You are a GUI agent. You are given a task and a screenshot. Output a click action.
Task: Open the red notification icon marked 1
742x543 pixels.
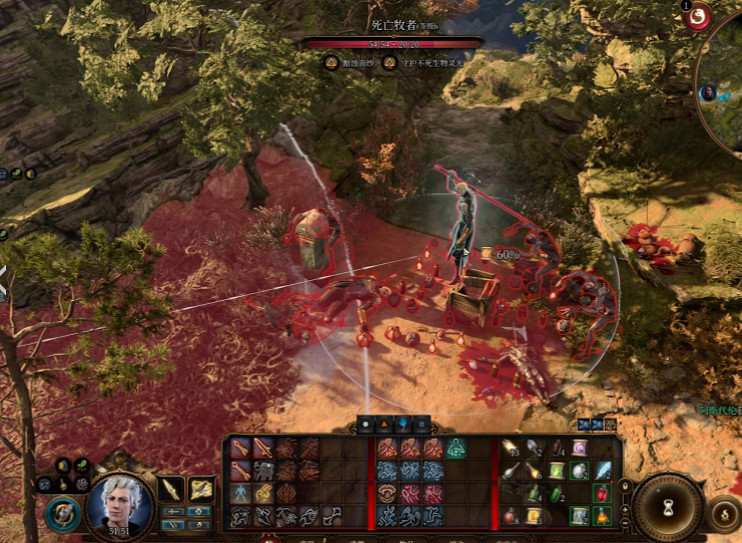[697, 14]
